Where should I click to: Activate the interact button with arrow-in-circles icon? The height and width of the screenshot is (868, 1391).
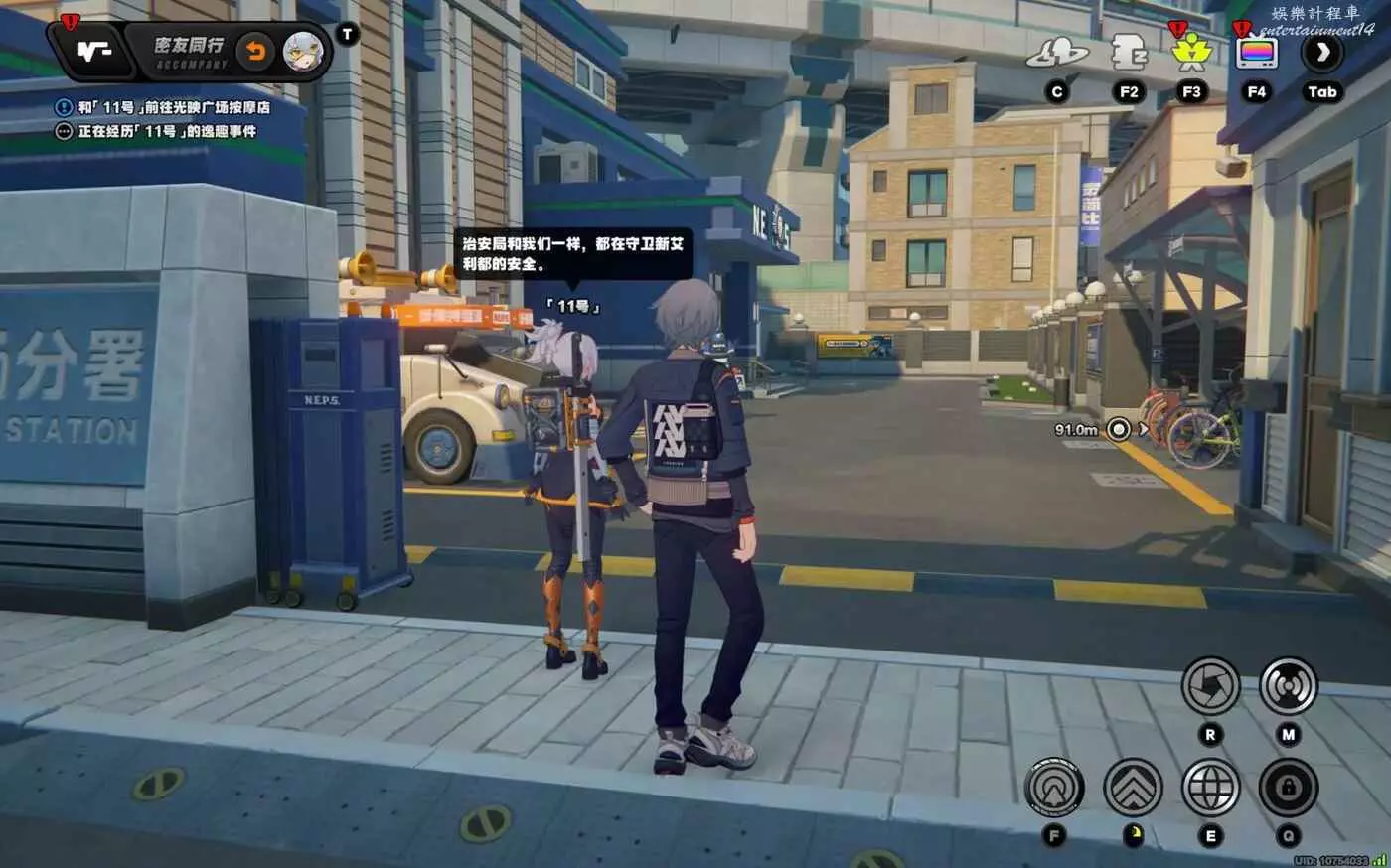pos(1054,789)
